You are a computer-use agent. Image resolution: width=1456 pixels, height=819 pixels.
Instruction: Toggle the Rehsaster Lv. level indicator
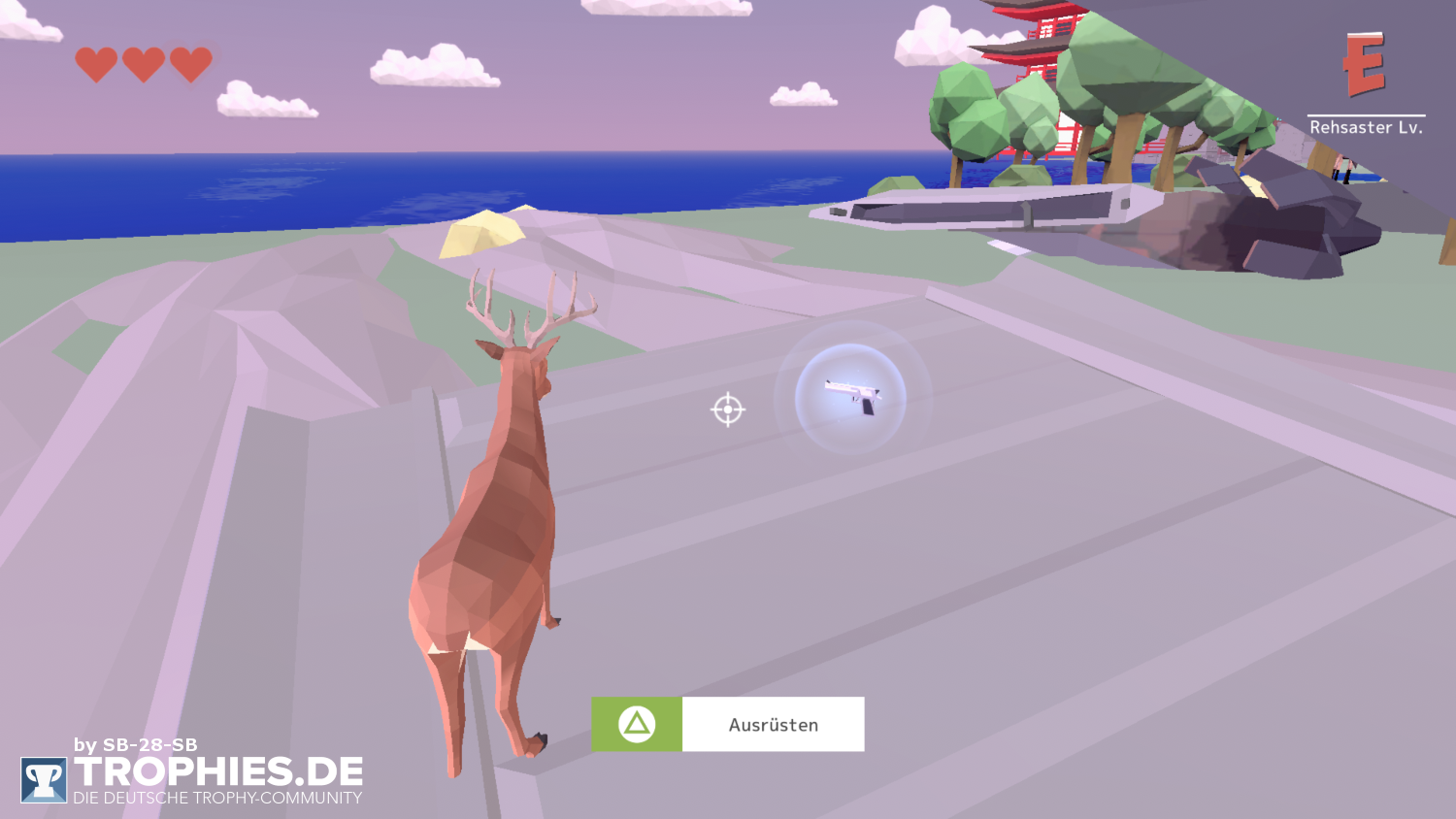point(1366,126)
